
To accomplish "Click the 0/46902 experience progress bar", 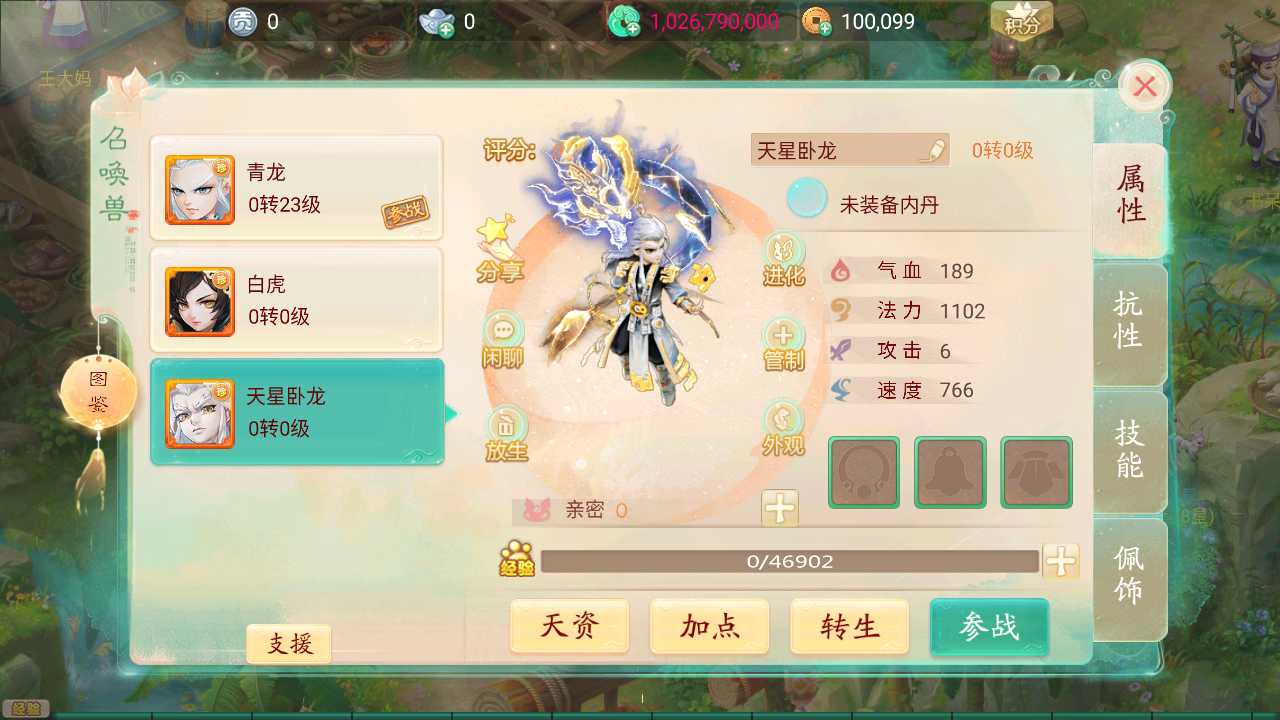I will coord(790,561).
